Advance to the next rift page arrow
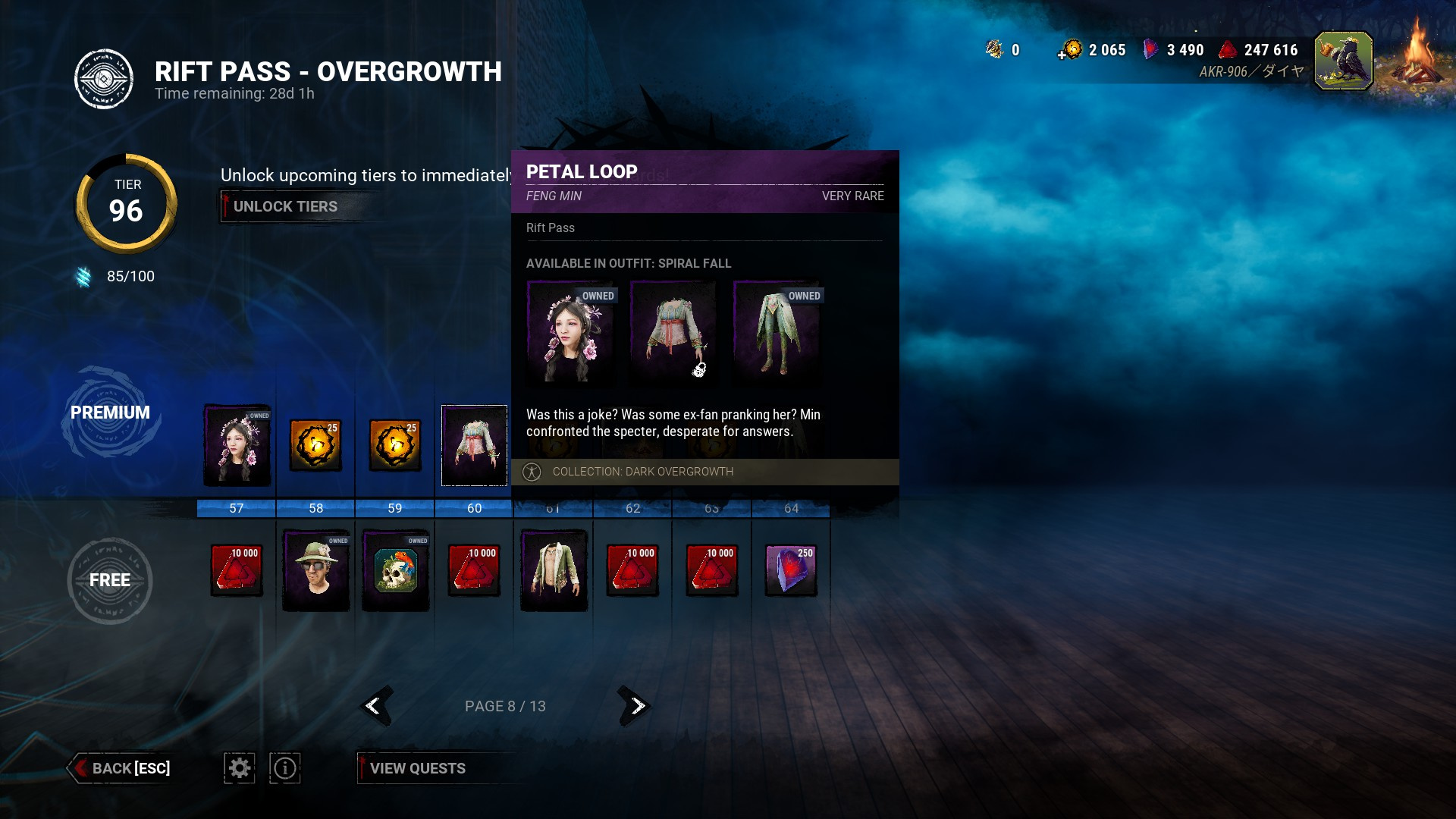This screenshot has height=819, width=1456. click(635, 706)
